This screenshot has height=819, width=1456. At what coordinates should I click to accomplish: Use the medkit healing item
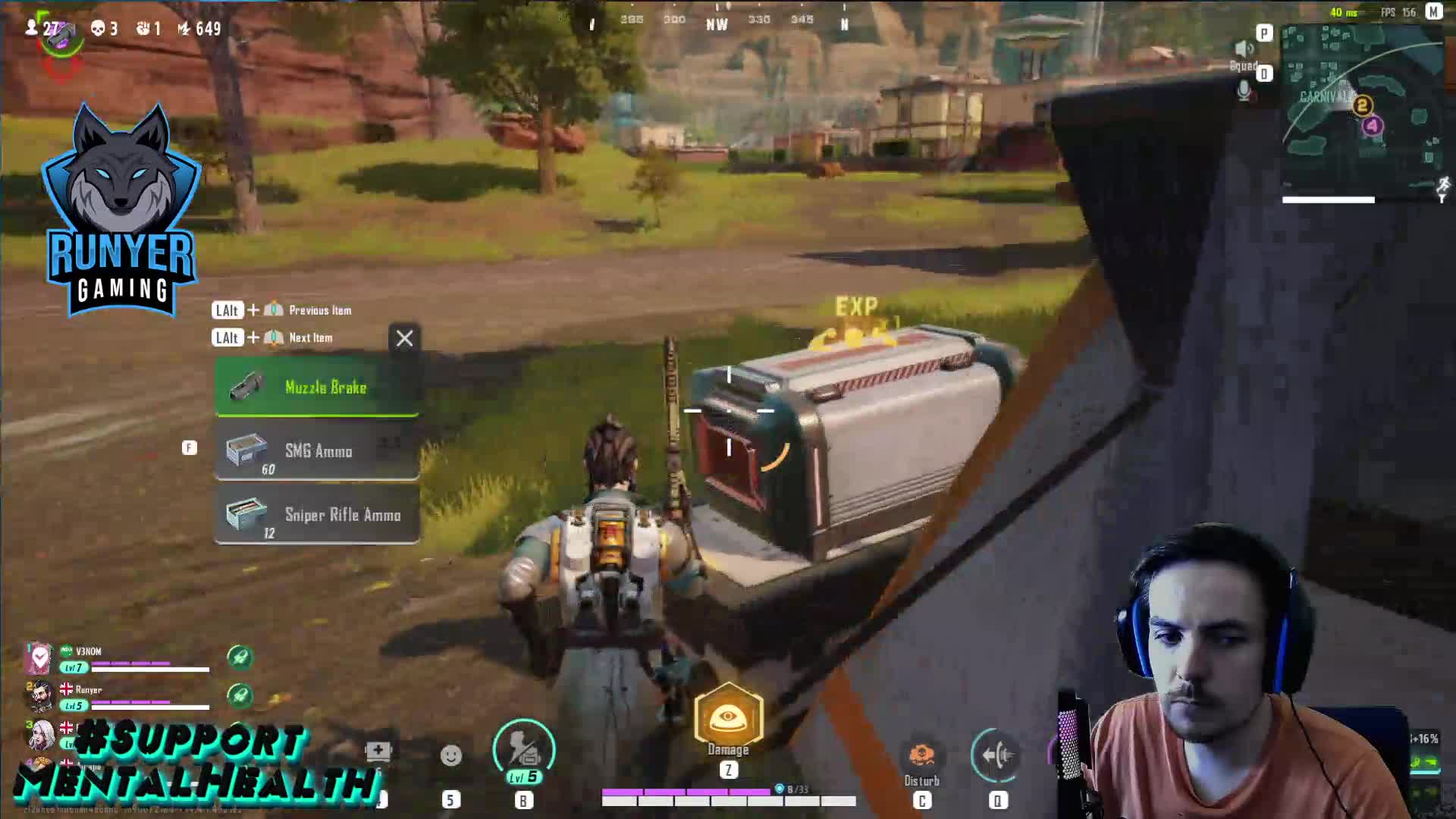378,752
